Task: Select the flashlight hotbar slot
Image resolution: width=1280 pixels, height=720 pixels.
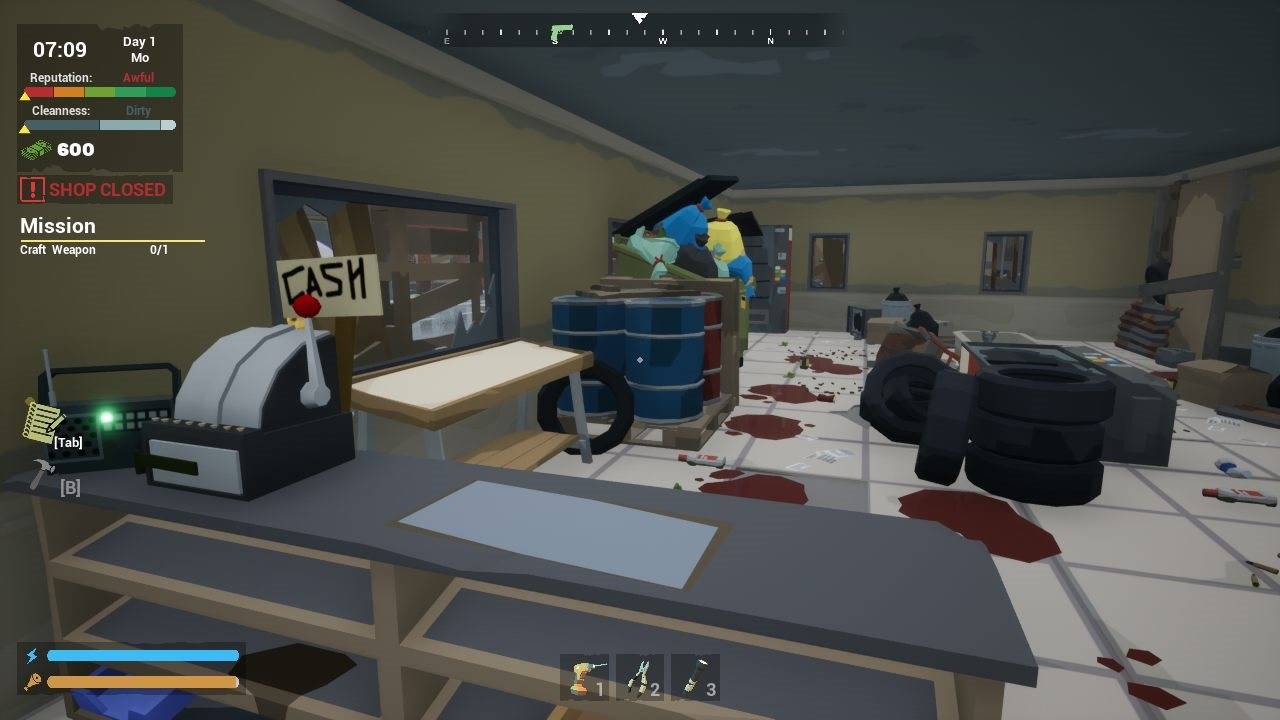Action: pyautogui.click(x=696, y=677)
